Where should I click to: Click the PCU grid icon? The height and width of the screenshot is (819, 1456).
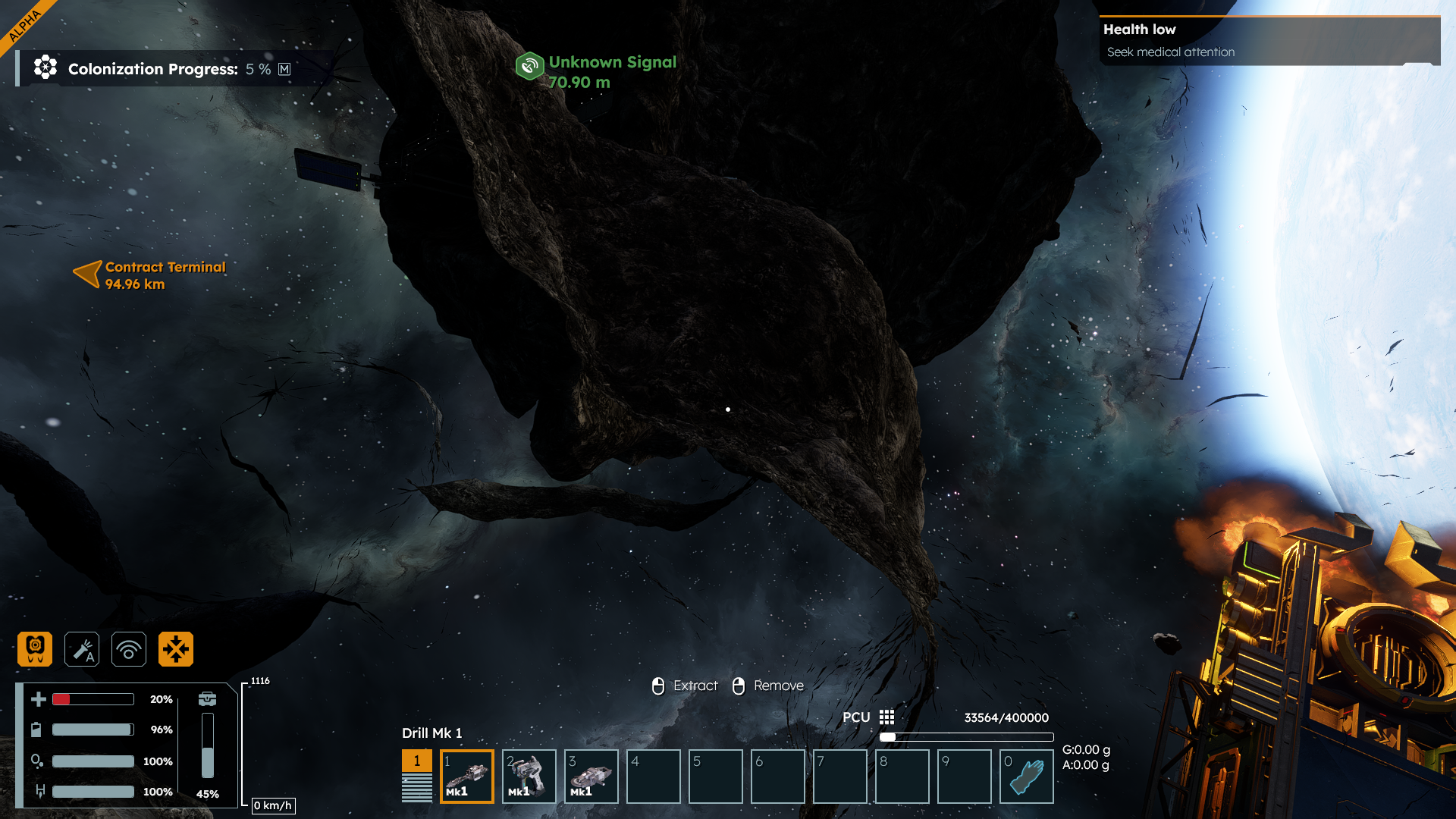point(886,717)
